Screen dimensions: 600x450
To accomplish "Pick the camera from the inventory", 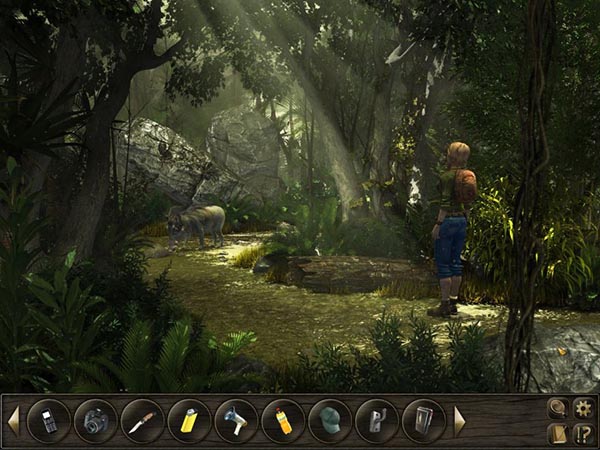I will tap(95, 421).
